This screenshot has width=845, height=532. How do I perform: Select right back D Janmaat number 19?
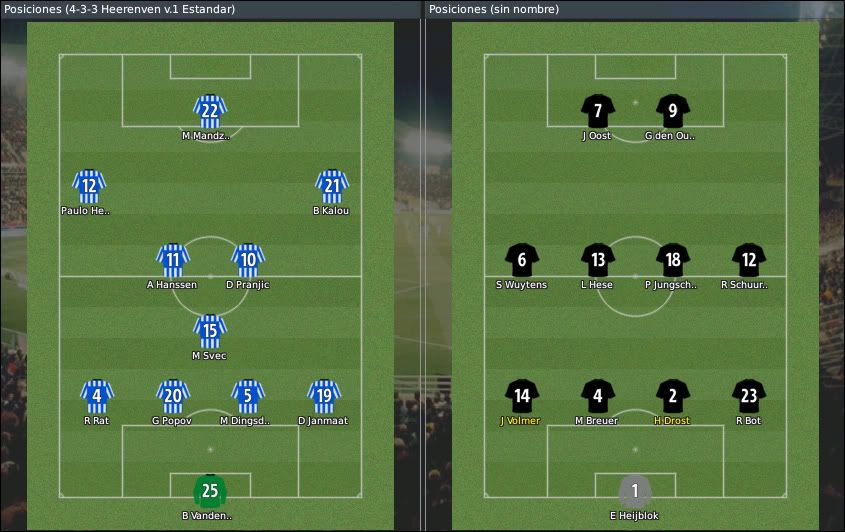[322, 396]
